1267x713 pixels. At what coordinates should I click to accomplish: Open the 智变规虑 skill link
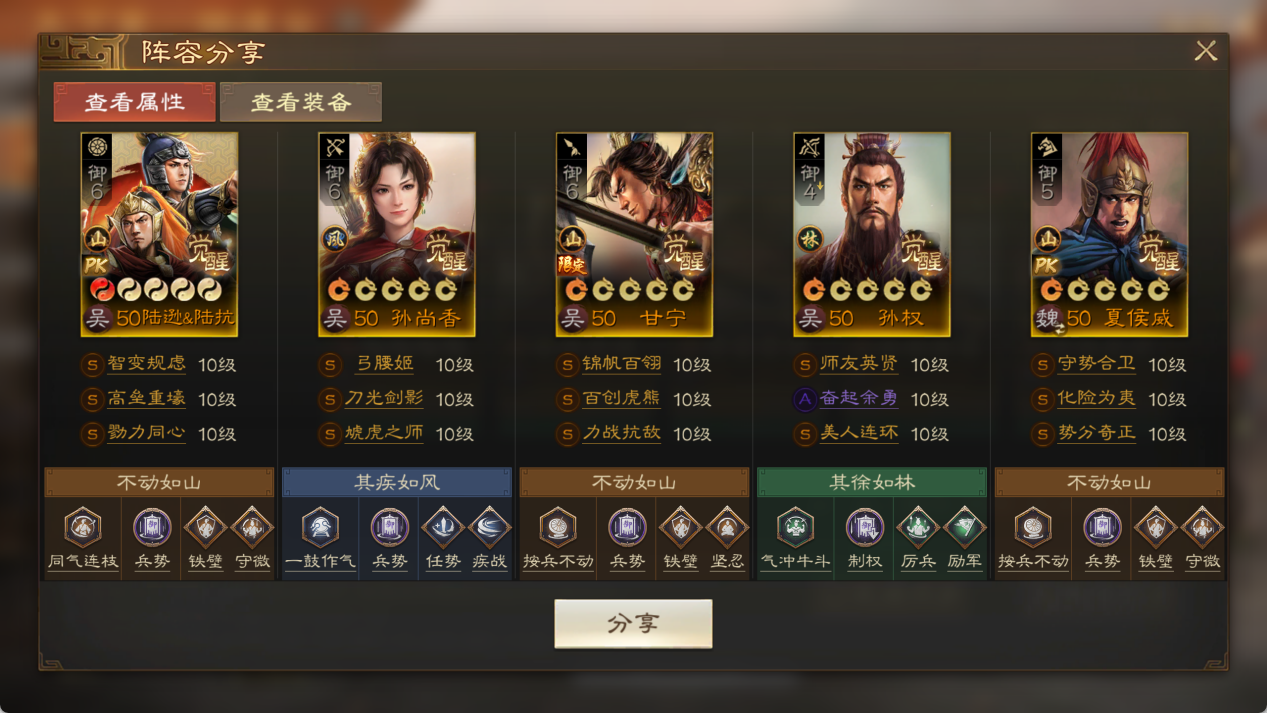tap(146, 365)
